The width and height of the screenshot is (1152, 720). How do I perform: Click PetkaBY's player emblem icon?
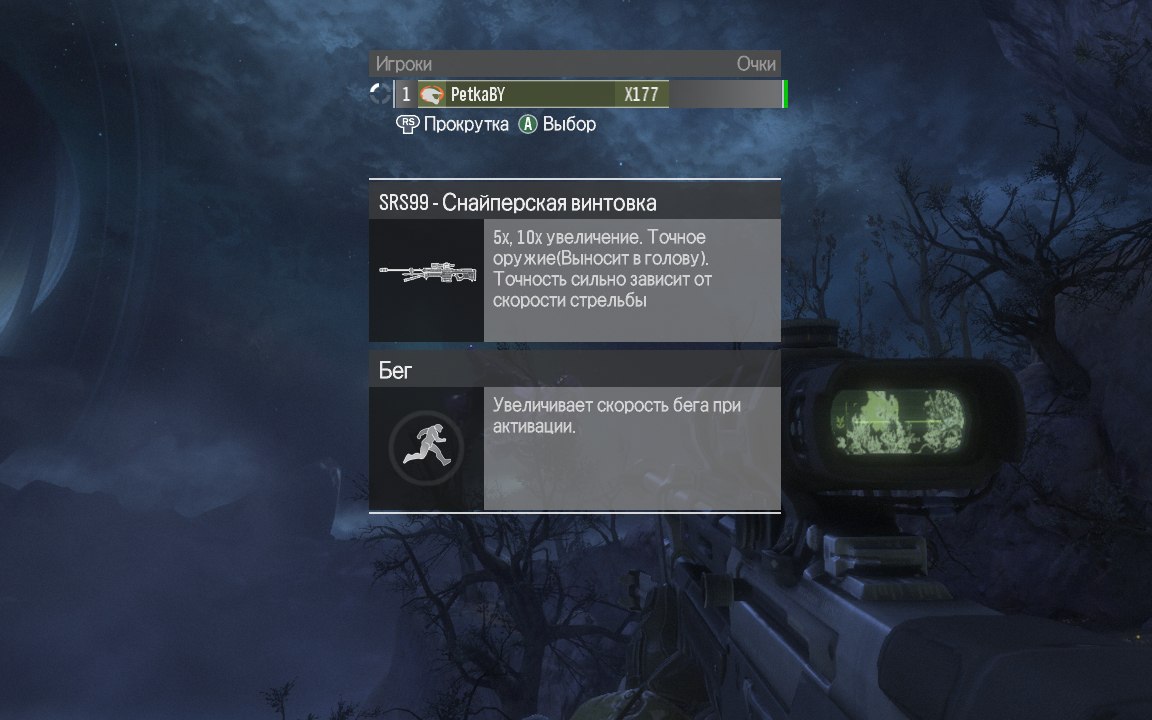(x=432, y=95)
